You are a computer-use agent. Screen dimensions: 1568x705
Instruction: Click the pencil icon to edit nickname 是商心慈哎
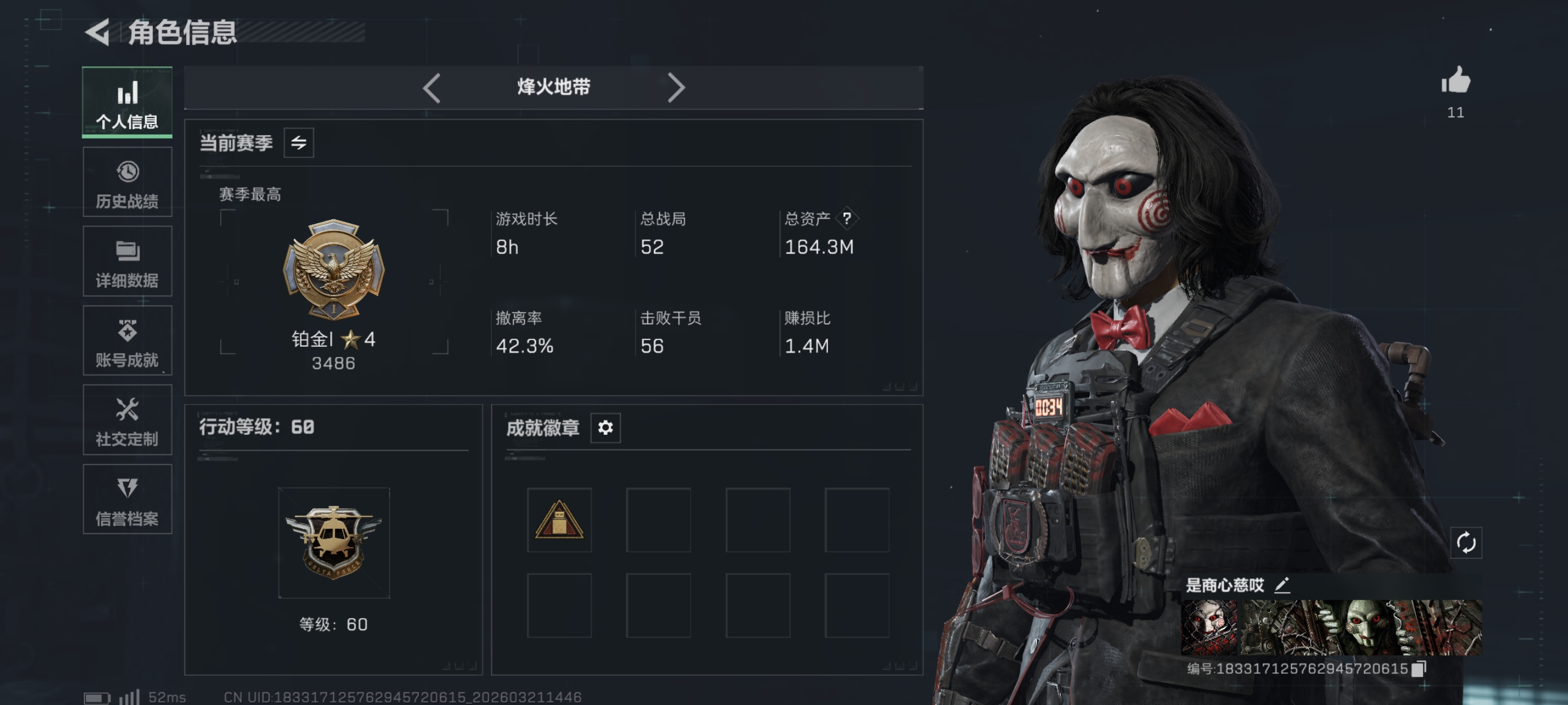click(1283, 586)
